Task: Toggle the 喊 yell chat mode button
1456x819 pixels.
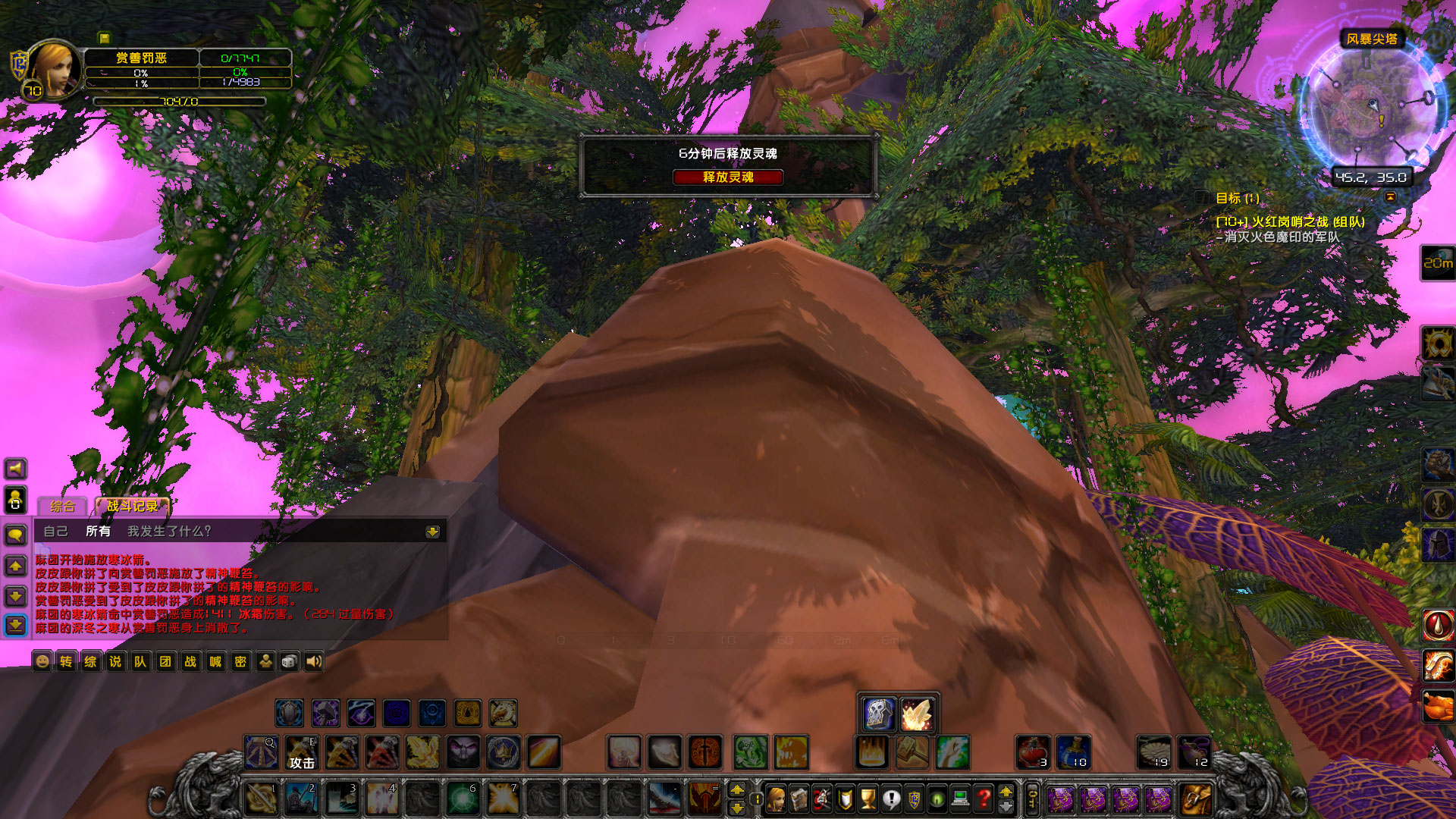Action: pos(215,661)
